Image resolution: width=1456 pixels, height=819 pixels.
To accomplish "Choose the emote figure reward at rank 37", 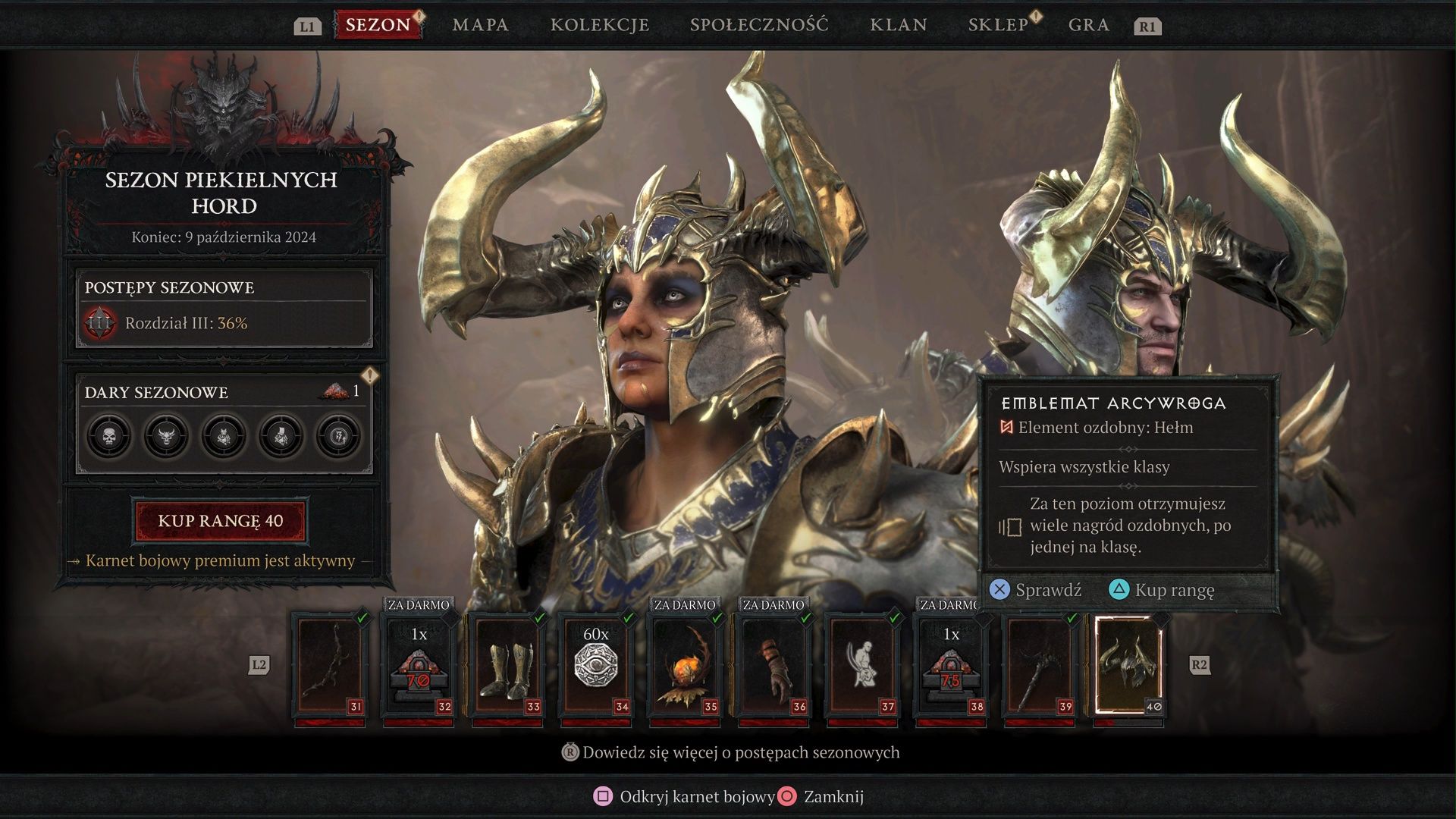I will click(862, 666).
